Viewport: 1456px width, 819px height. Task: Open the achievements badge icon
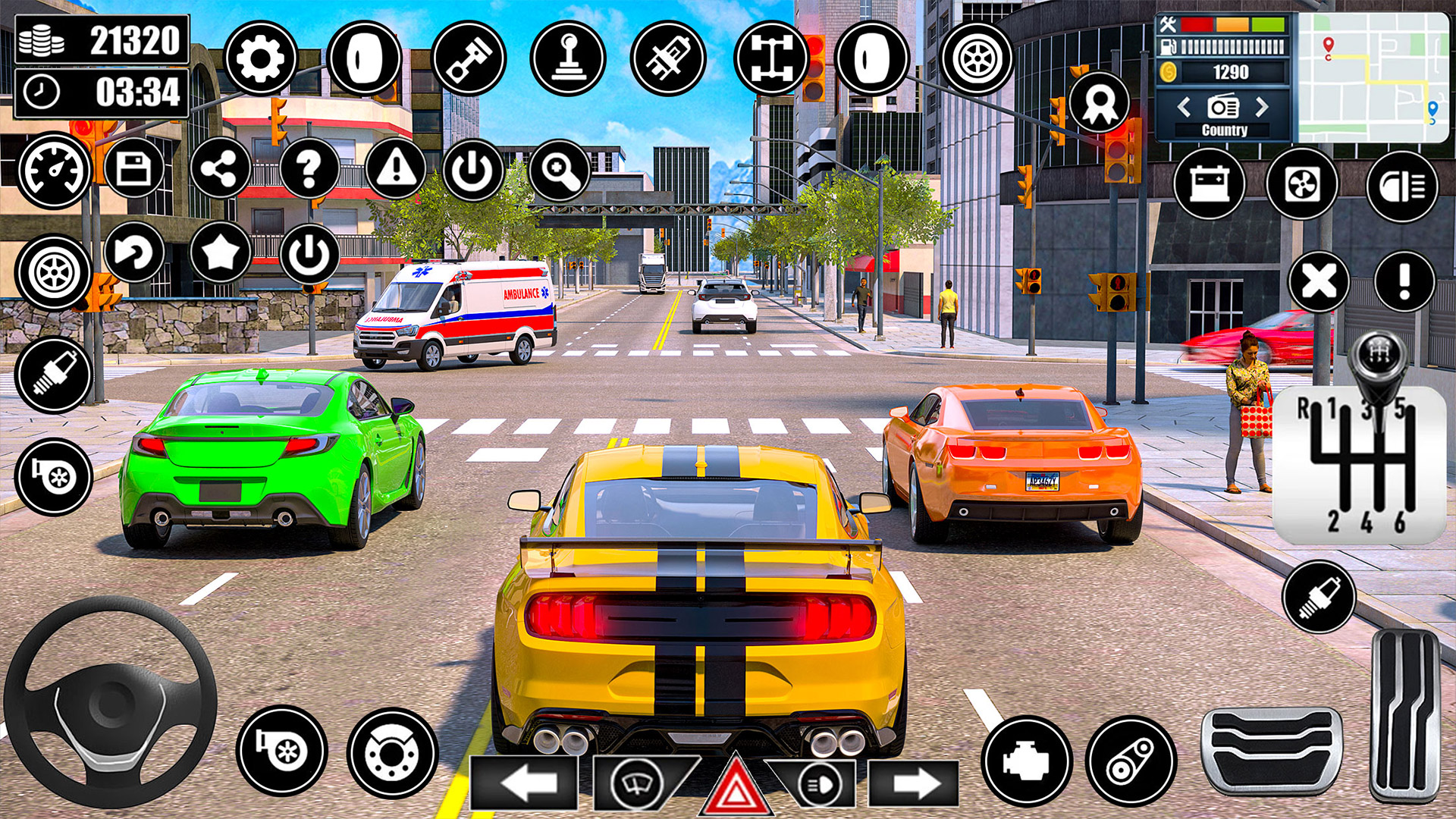point(1100,102)
